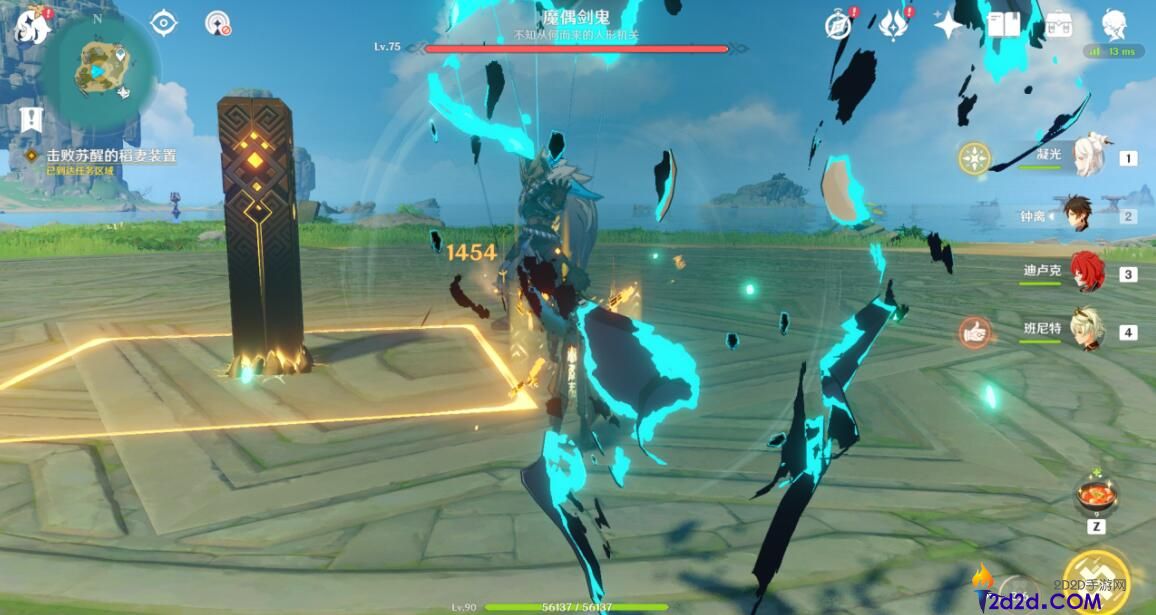The height and width of the screenshot is (615, 1156).
Task: Open the adventurer handbook book icon
Action: pos(1003,25)
